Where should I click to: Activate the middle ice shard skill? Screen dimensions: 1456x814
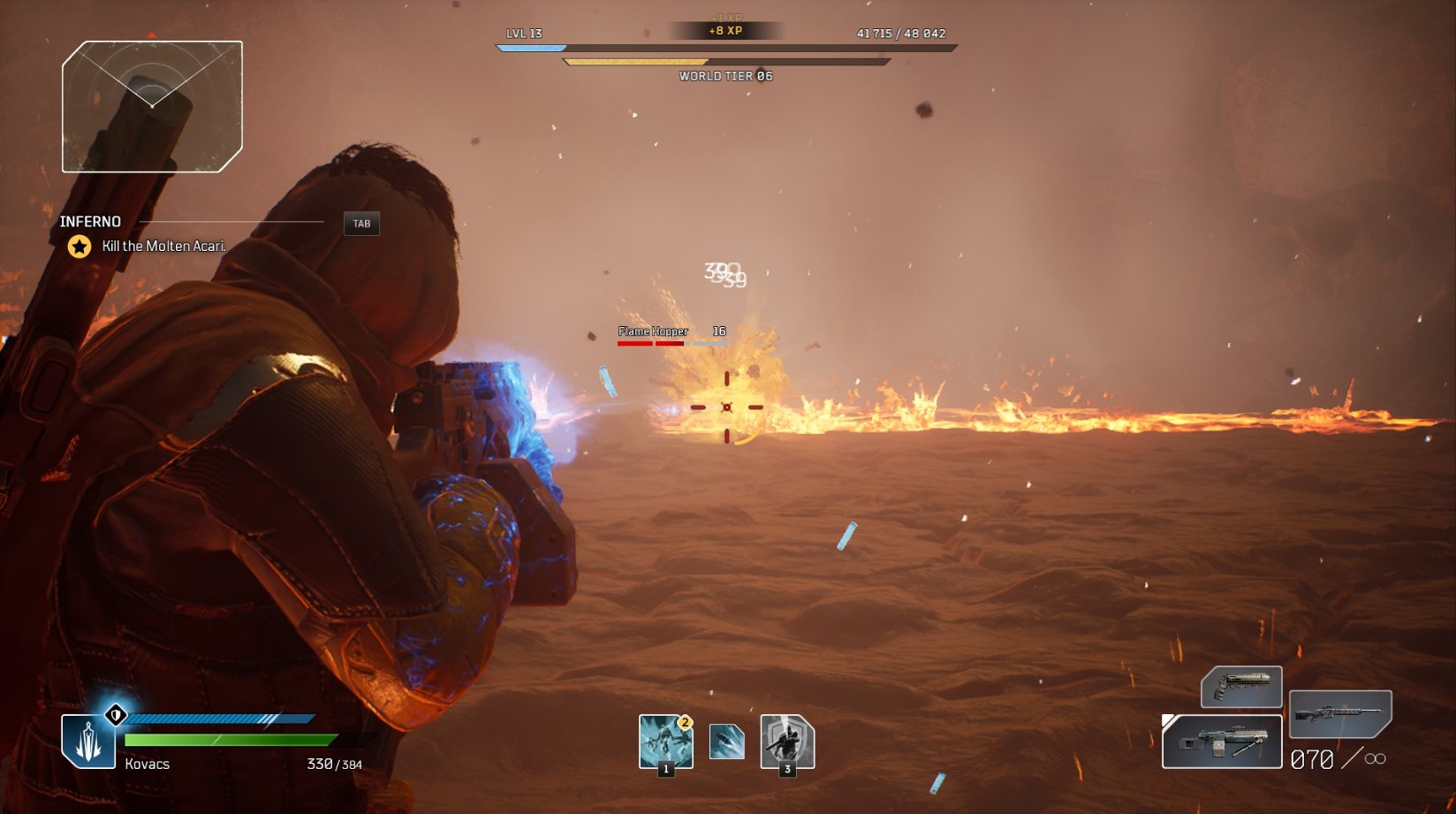727,742
